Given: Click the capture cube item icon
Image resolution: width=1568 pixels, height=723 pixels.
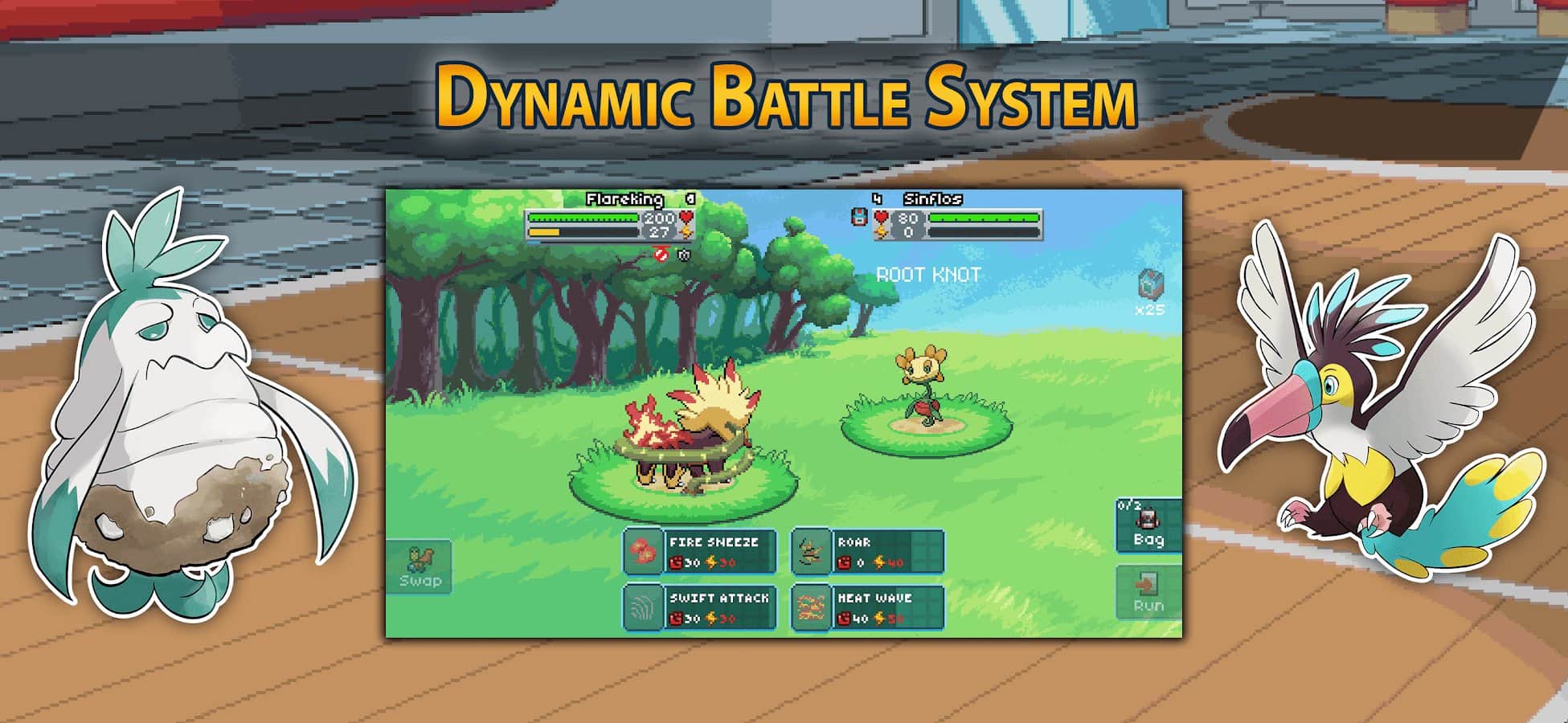Looking at the screenshot, I should click(x=1150, y=284).
